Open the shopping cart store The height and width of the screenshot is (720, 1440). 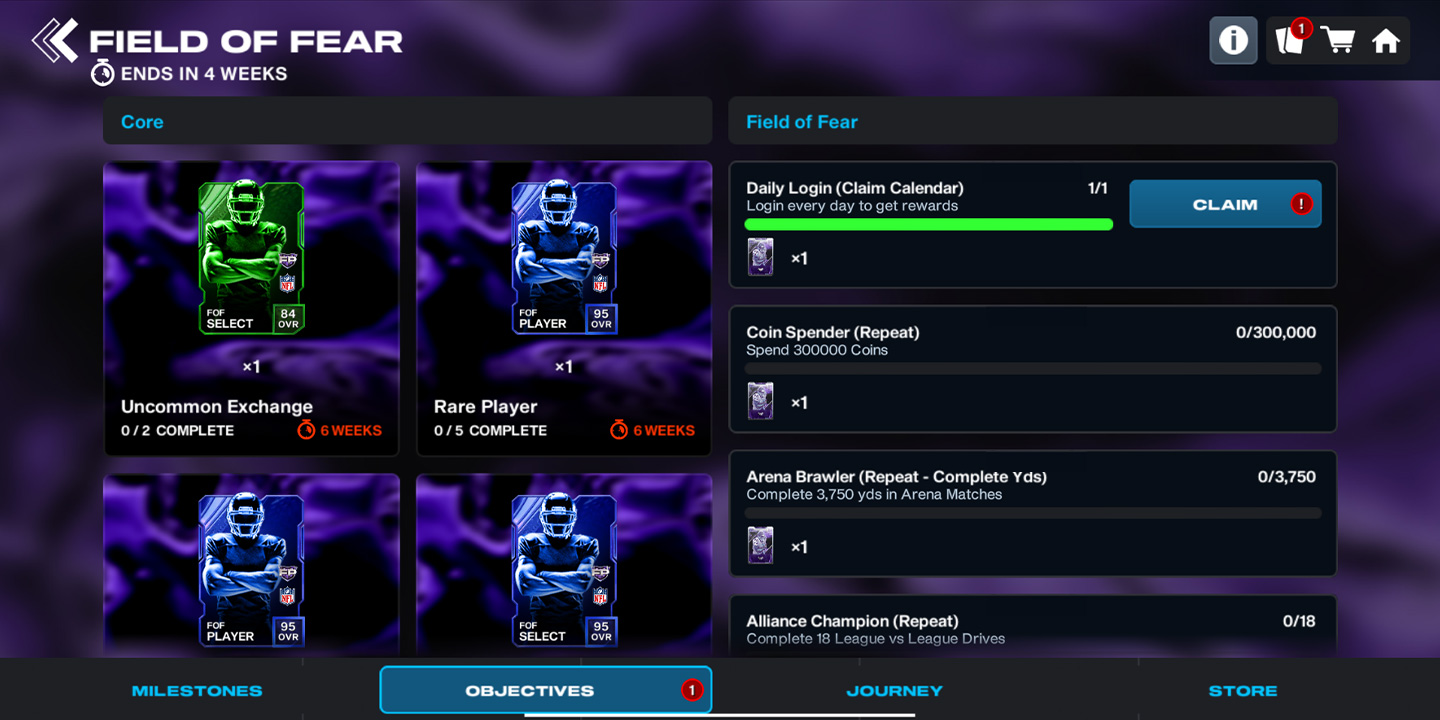pyautogui.click(x=1338, y=41)
